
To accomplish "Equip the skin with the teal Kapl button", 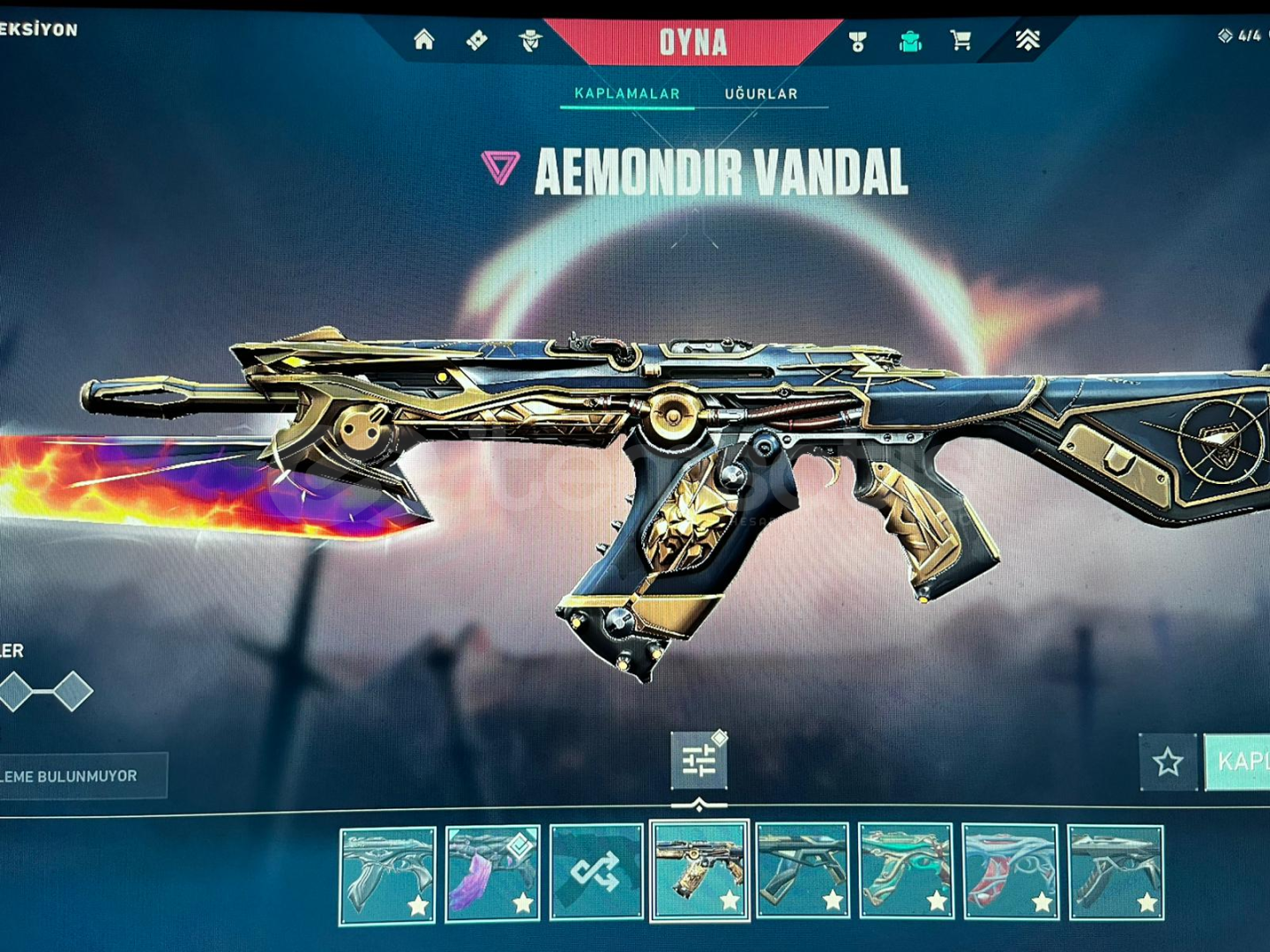I will (x=1238, y=762).
